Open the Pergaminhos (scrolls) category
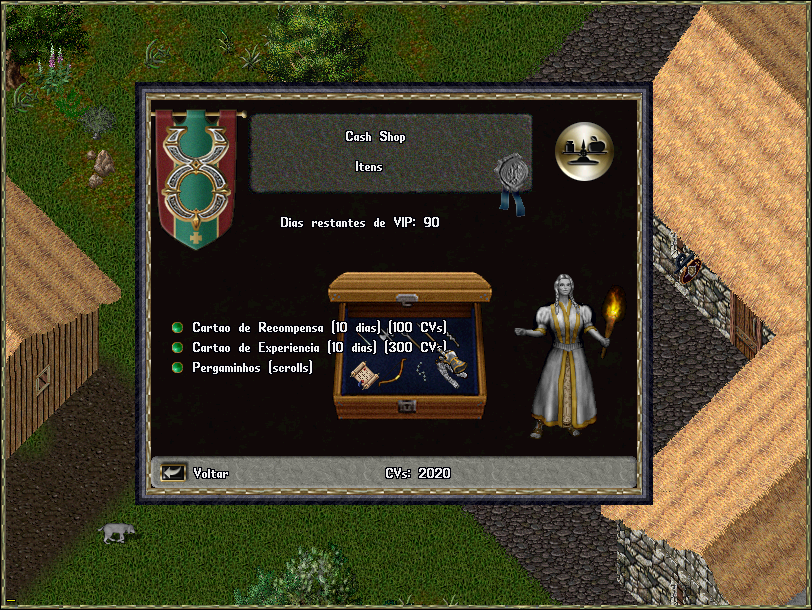The height and width of the screenshot is (610, 812). pos(178,368)
